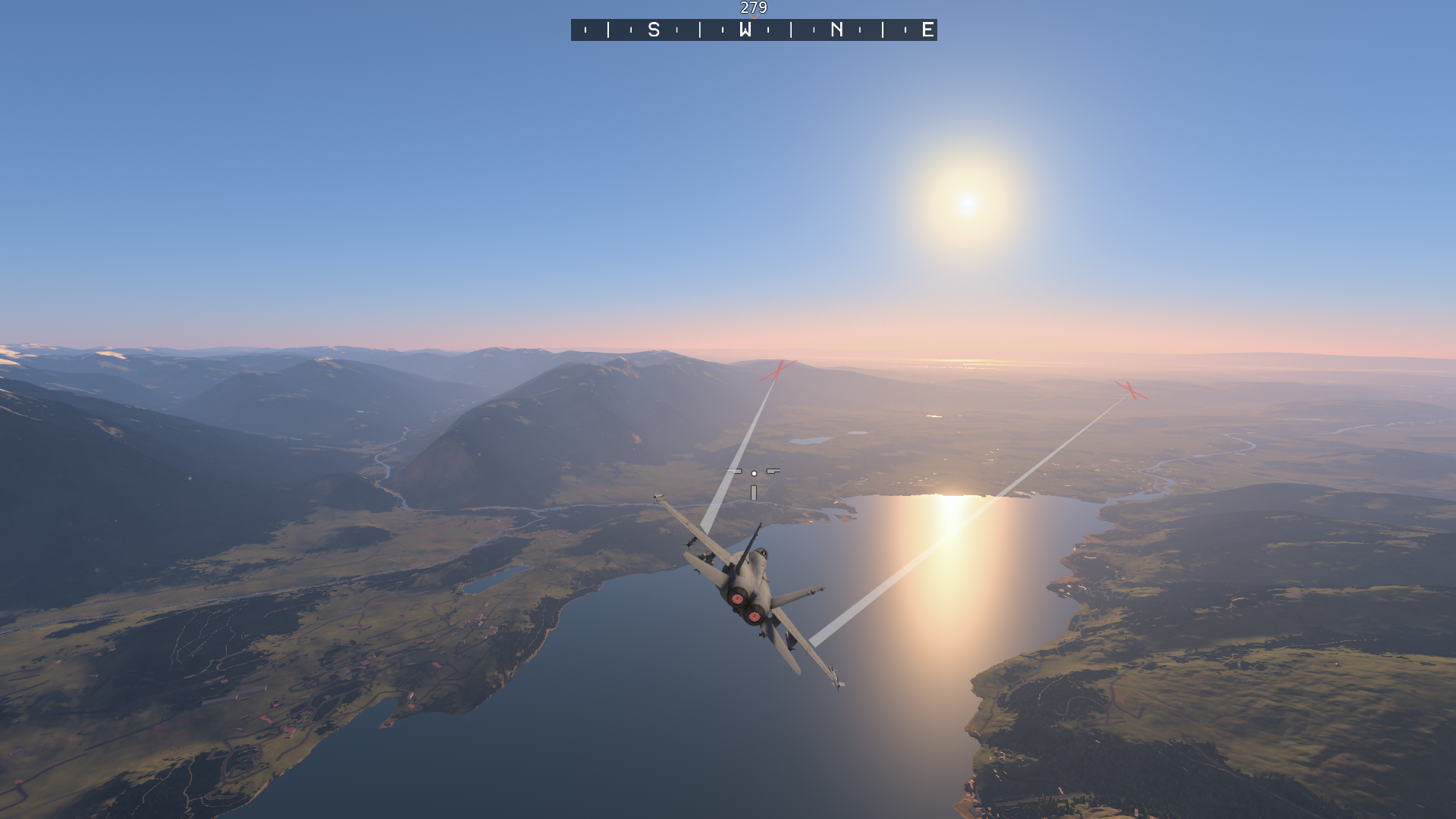1456x819 pixels.
Task: Click the aircraft's left engine exhaust nozzle
Action: 737,598
